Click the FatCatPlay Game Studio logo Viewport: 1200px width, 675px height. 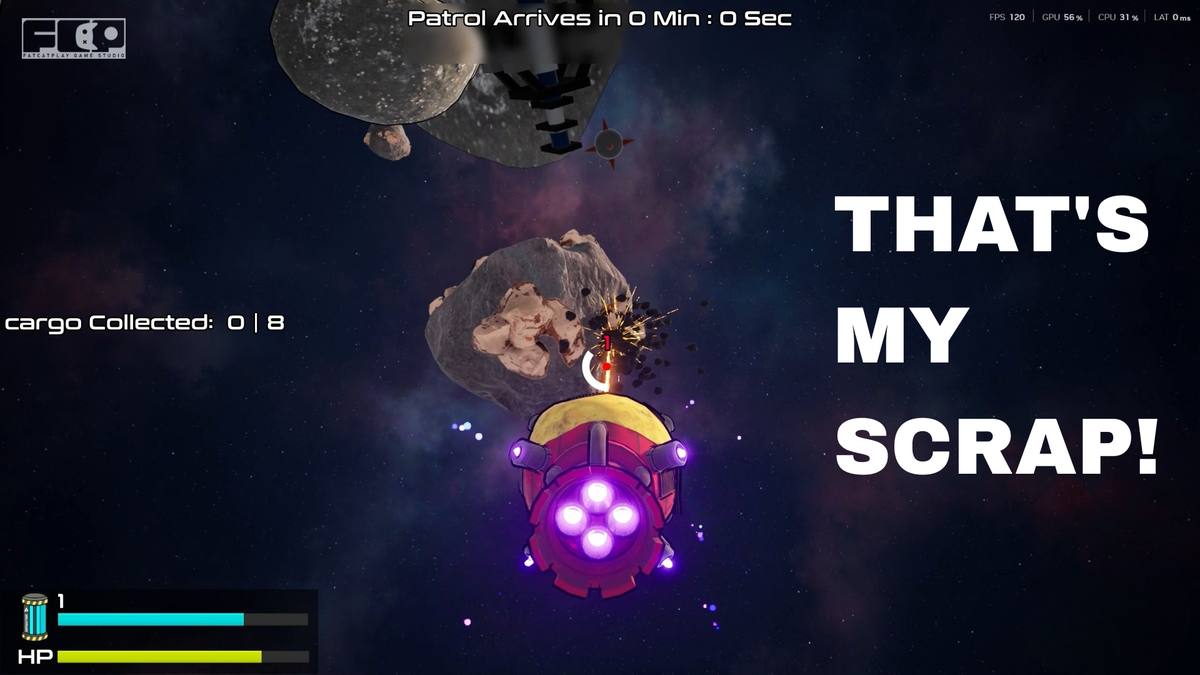point(73,39)
